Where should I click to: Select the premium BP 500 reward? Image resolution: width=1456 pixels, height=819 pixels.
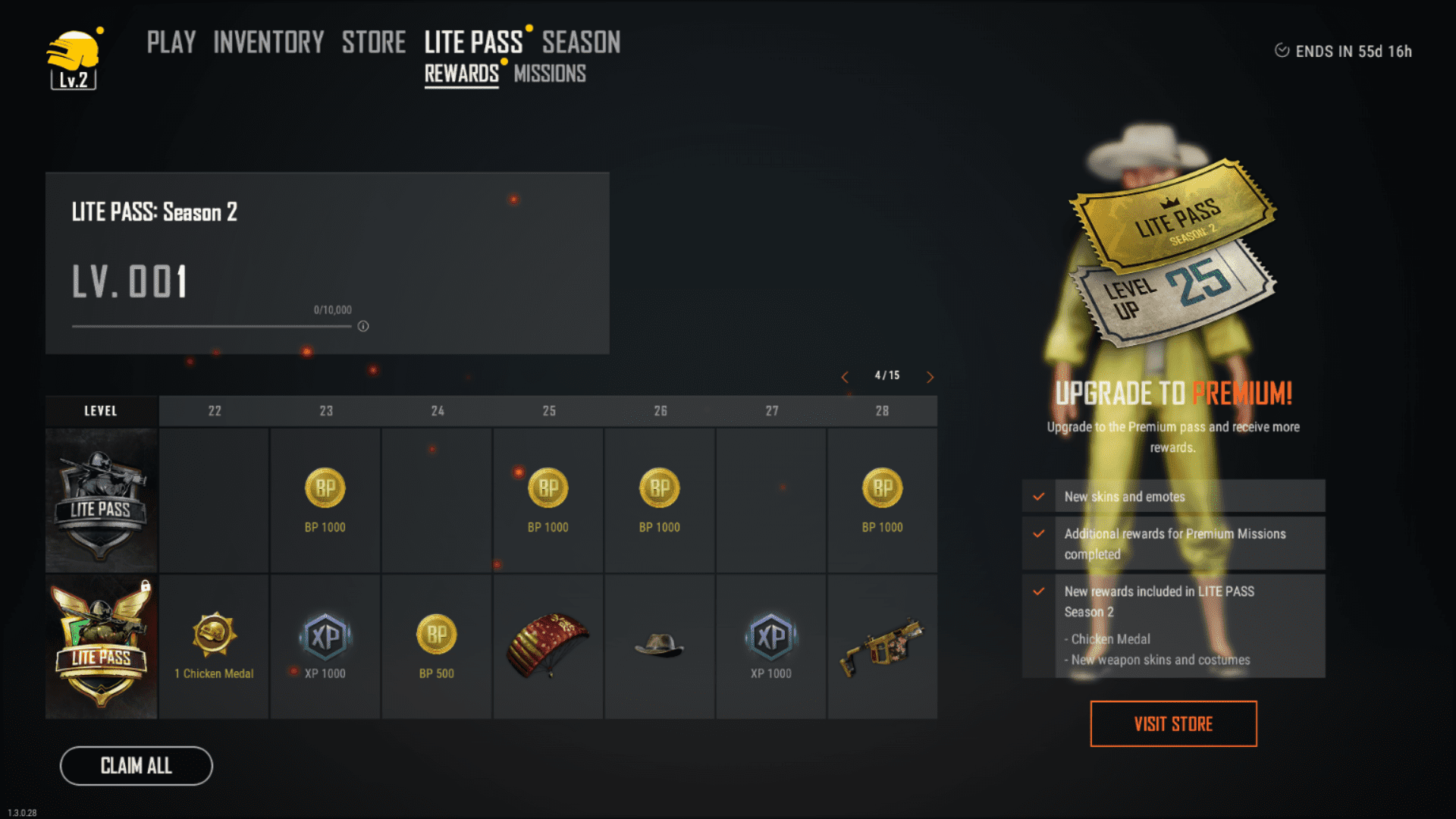click(x=437, y=645)
